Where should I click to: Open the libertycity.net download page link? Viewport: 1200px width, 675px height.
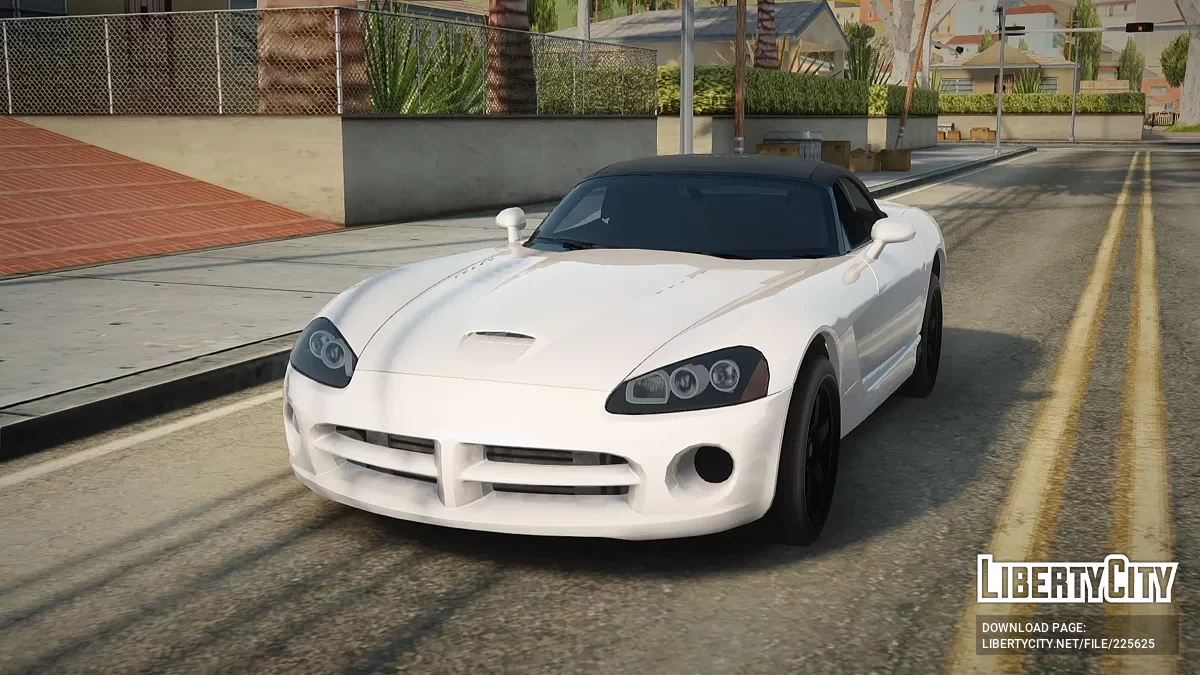tap(1068, 644)
